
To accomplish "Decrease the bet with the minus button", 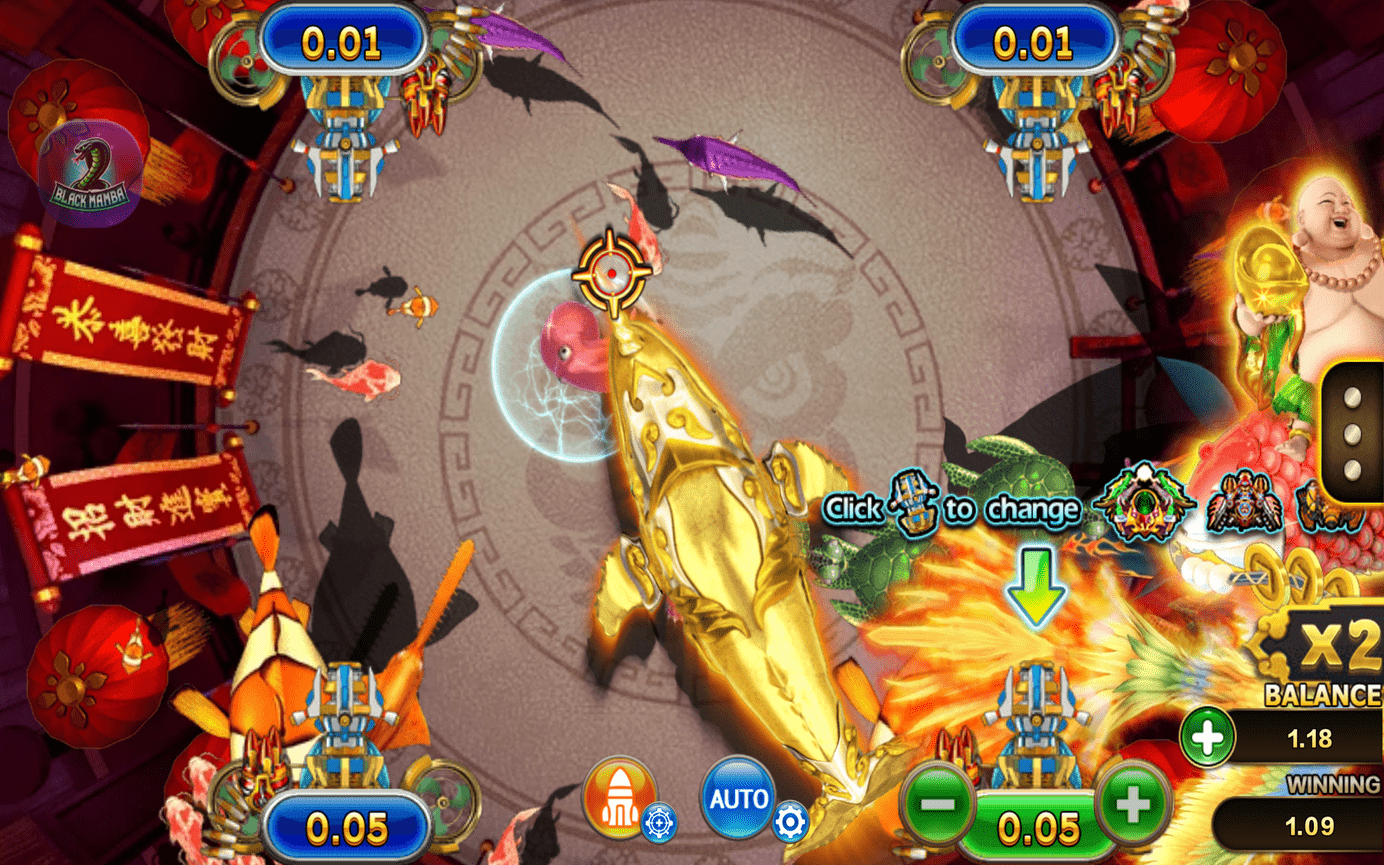I will (941, 802).
